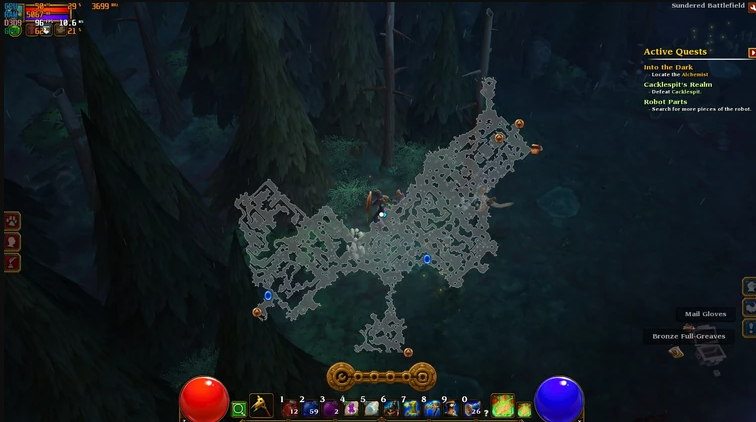Select the golden pickaxe weapon slot

click(261, 406)
